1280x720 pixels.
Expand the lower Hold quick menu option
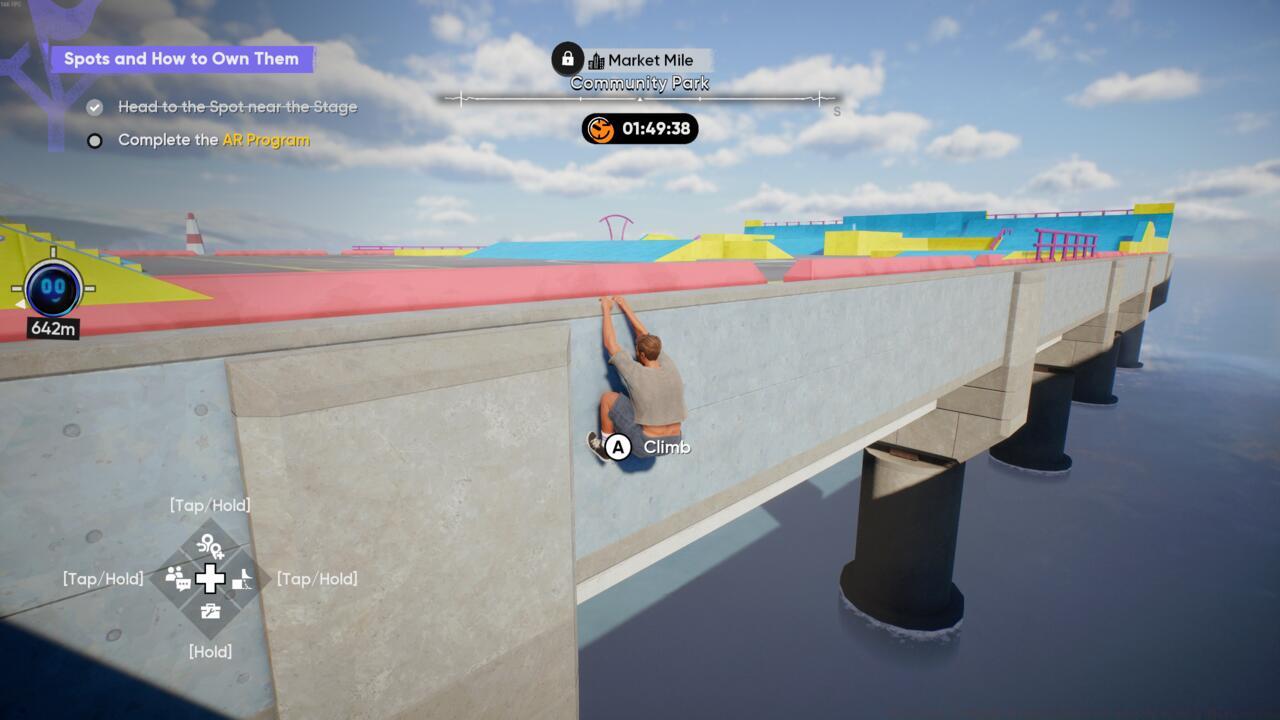coord(210,651)
